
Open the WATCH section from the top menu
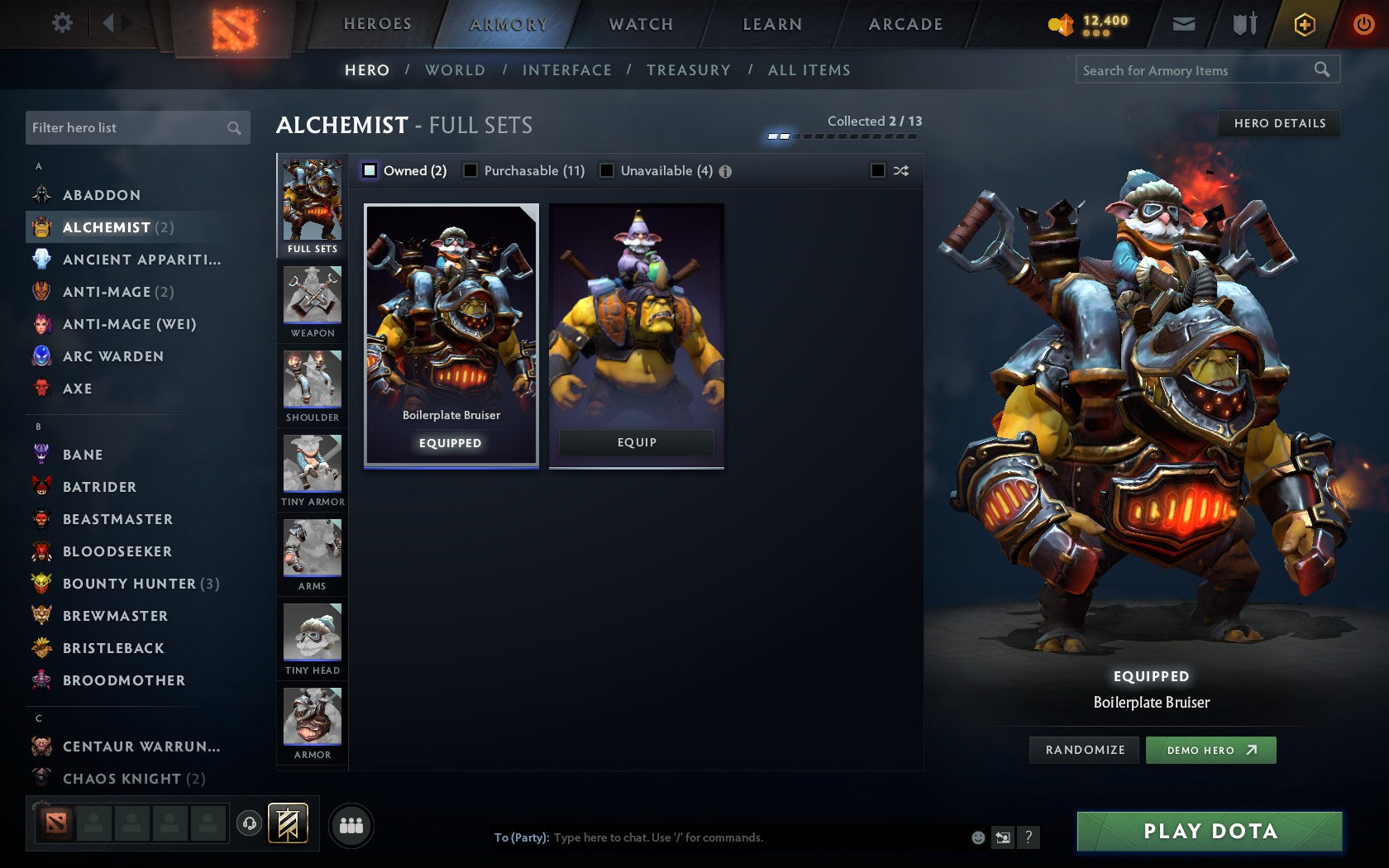click(641, 23)
